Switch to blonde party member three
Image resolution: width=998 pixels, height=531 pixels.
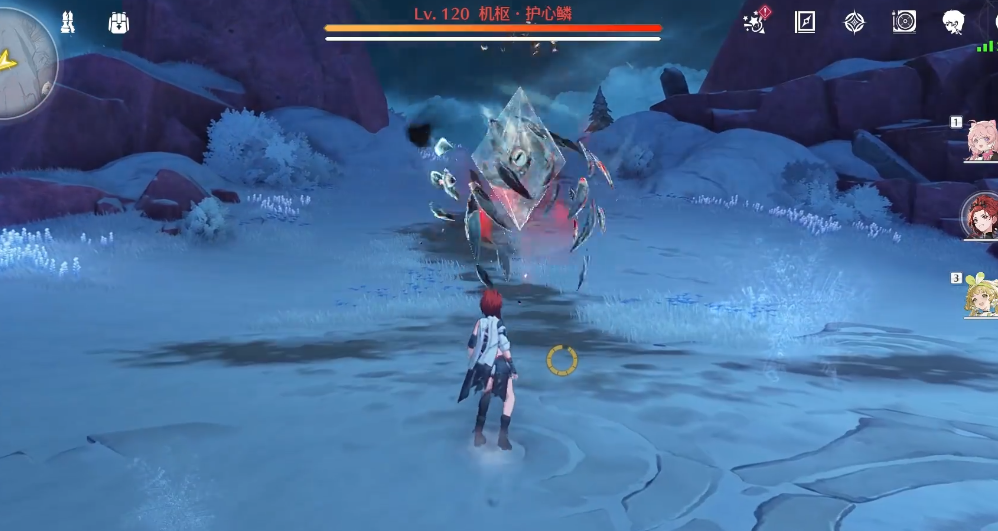click(x=980, y=295)
